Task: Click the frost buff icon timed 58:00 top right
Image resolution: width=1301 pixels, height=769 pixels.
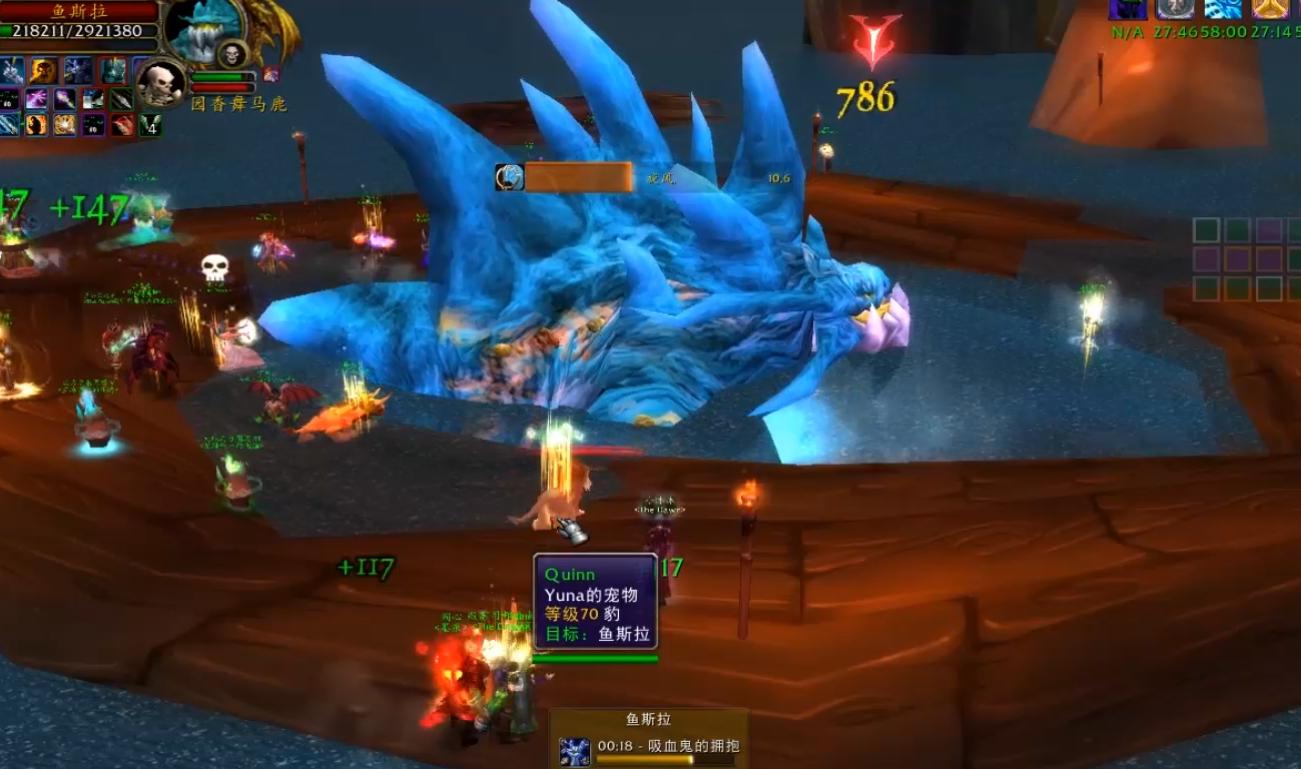Action: tap(1224, 10)
